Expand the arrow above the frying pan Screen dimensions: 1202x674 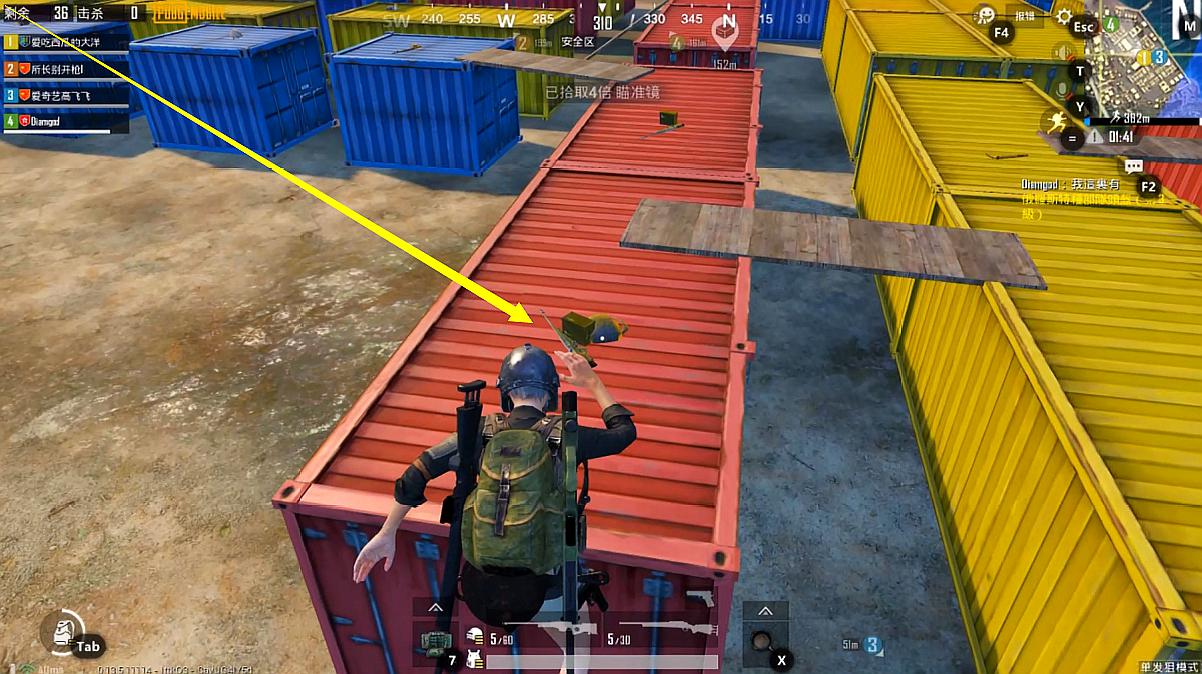coord(765,610)
